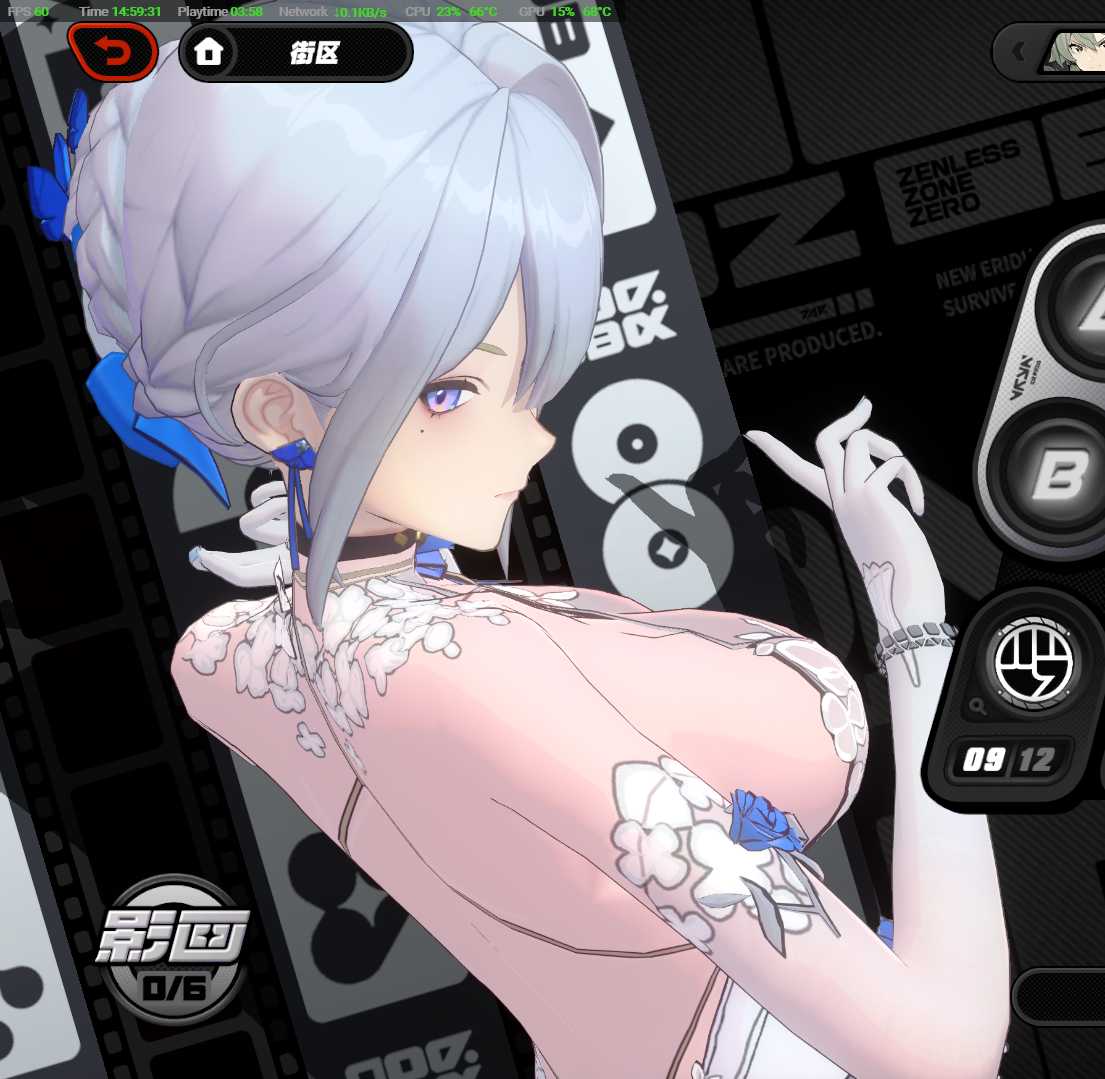
Task: Switch to previous character with left arrow
Action: [1018, 51]
